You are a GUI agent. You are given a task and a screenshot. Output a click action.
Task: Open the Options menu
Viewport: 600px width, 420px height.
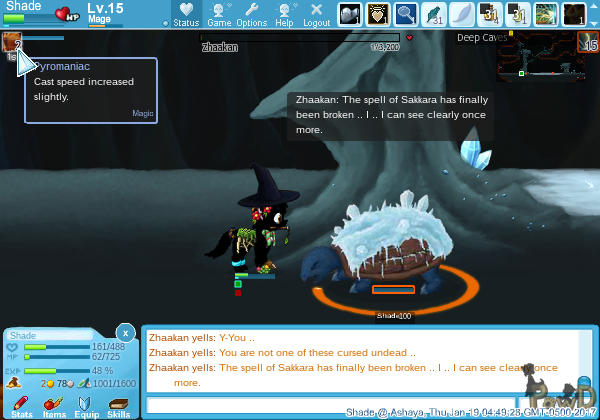(251, 14)
